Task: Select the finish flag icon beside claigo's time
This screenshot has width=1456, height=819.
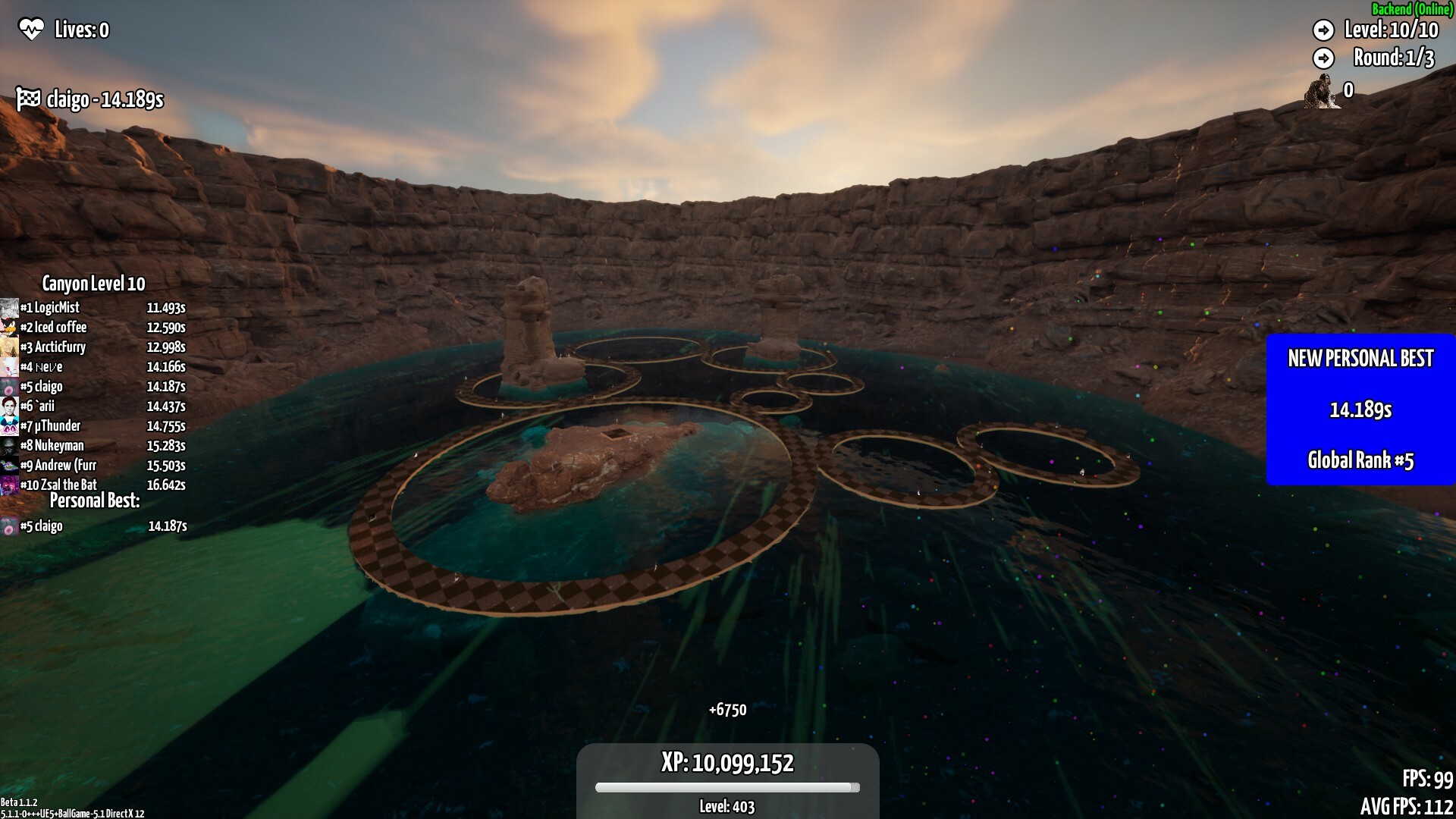Action: pyautogui.click(x=26, y=98)
